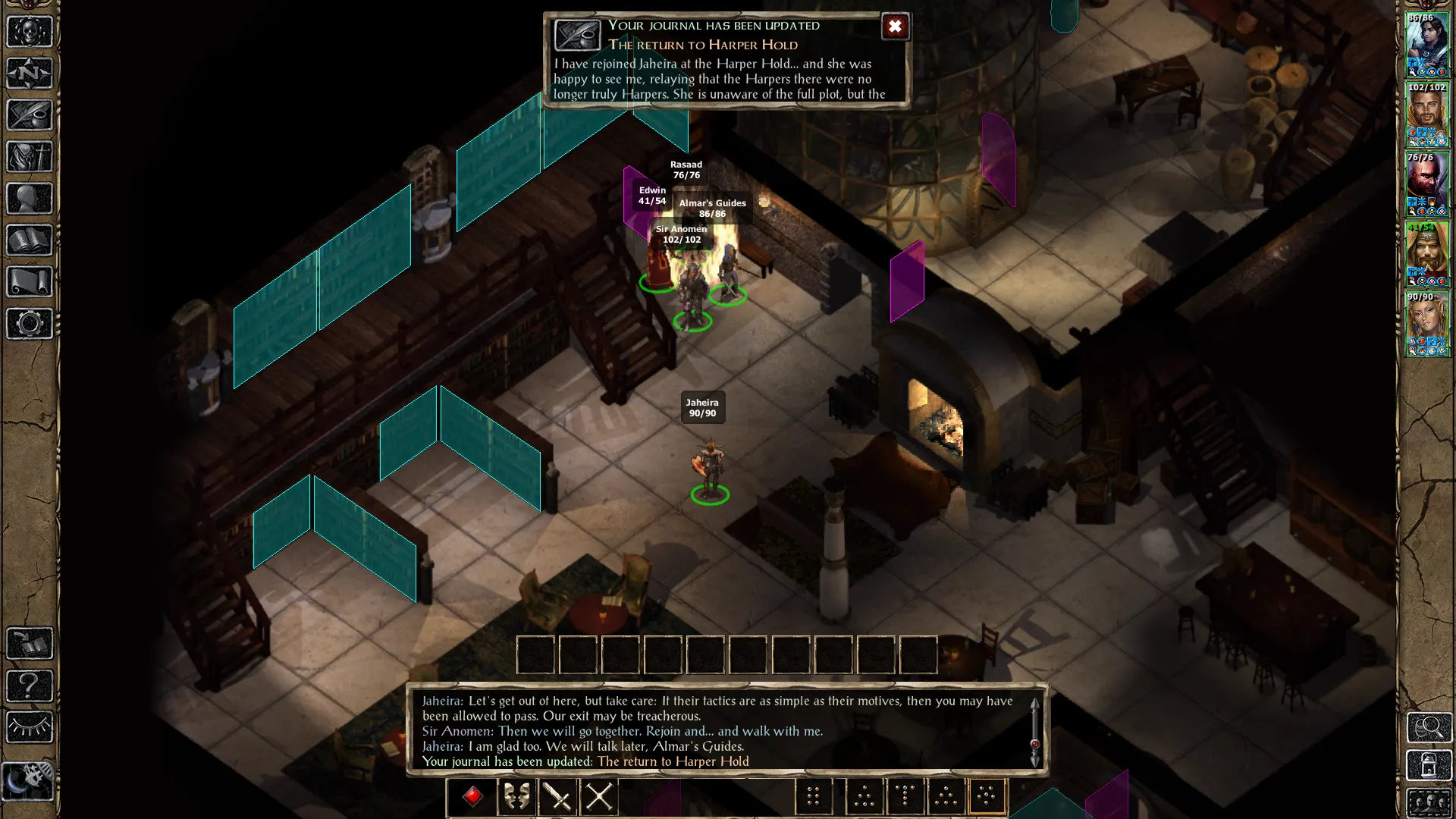Close the journal updated notification
This screenshot has height=819, width=1456.
895,27
